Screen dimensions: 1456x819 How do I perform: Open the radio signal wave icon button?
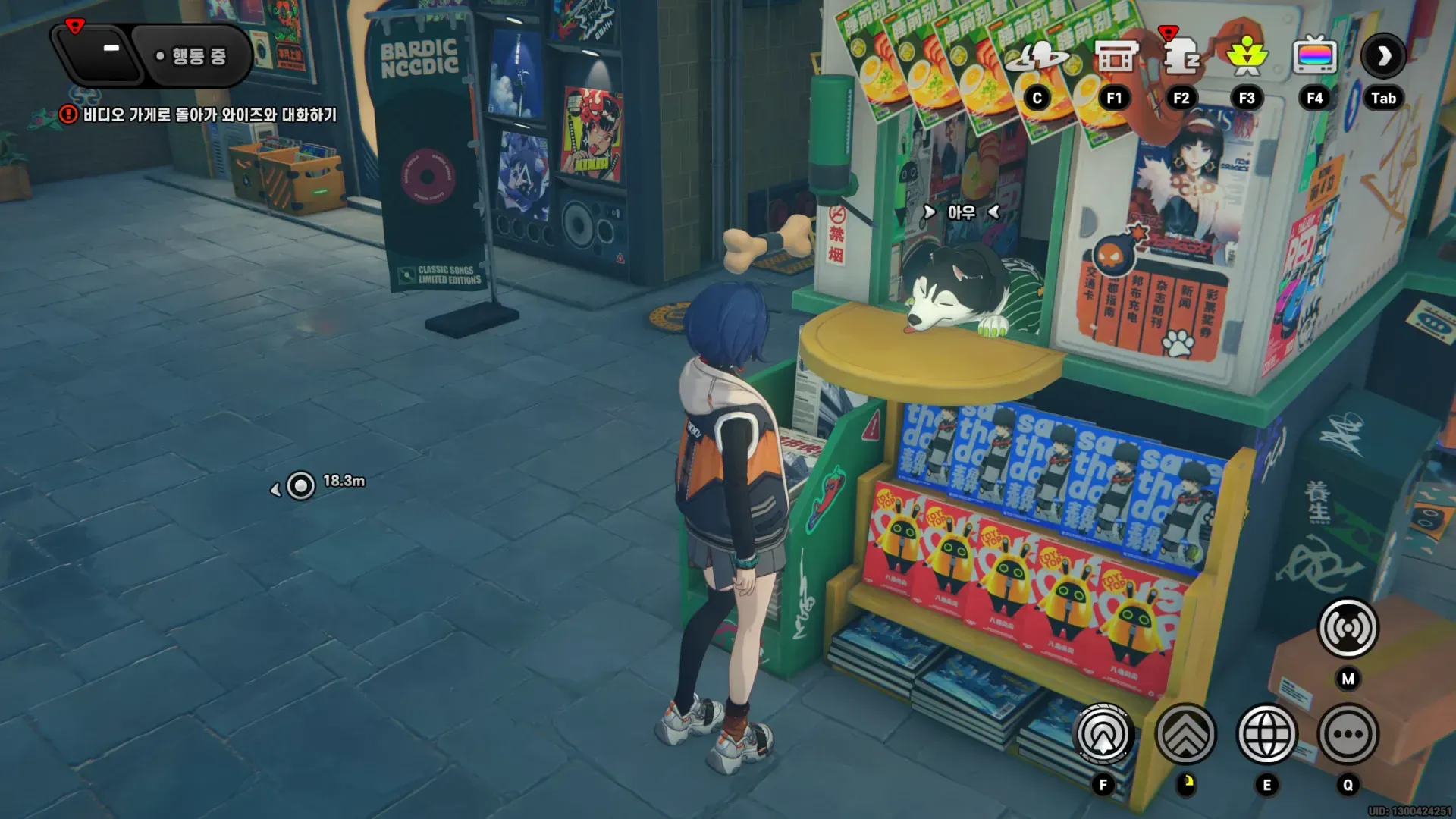point(1348,628)
